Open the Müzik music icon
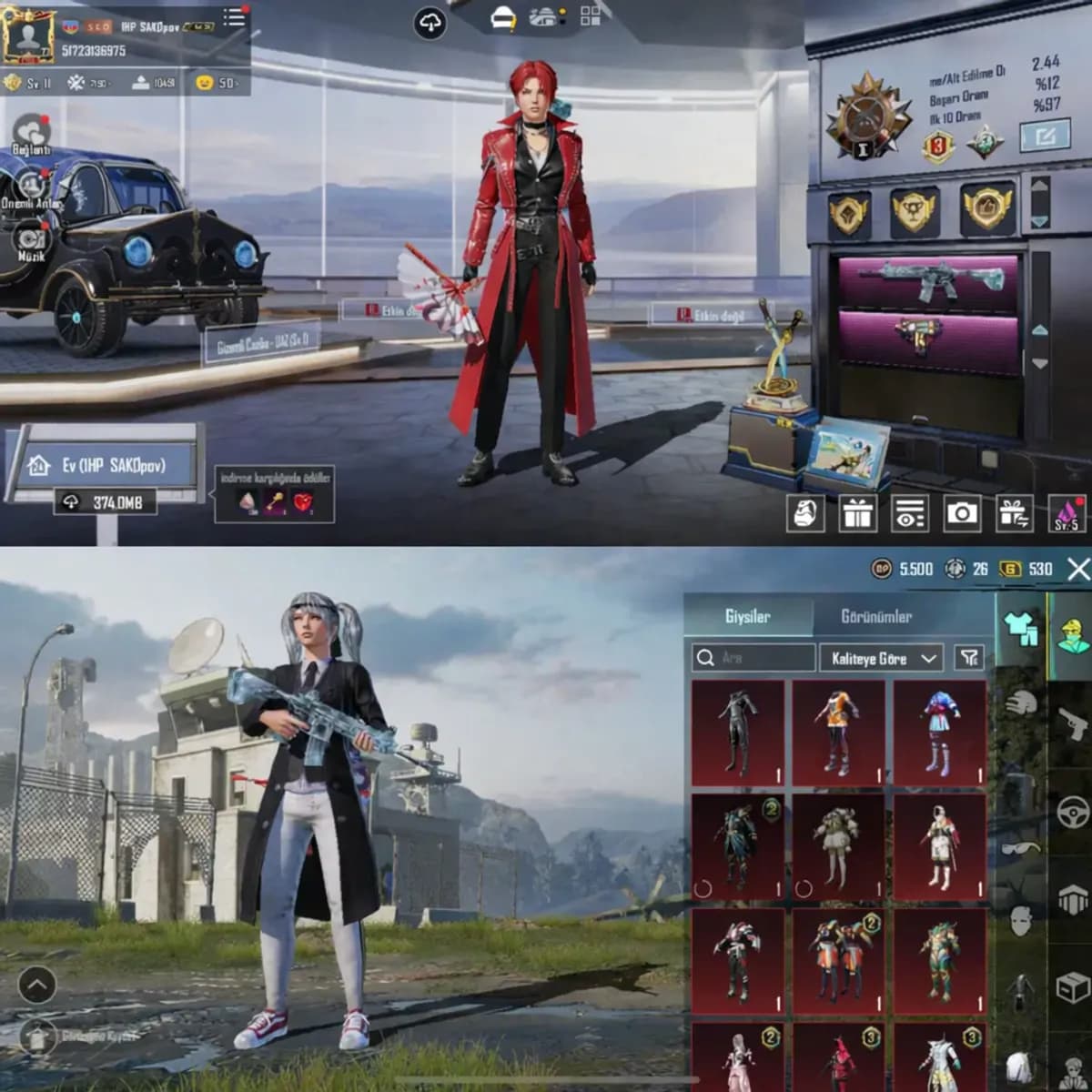Viewport: 1092px width, 1092px height. pos(32,240)
